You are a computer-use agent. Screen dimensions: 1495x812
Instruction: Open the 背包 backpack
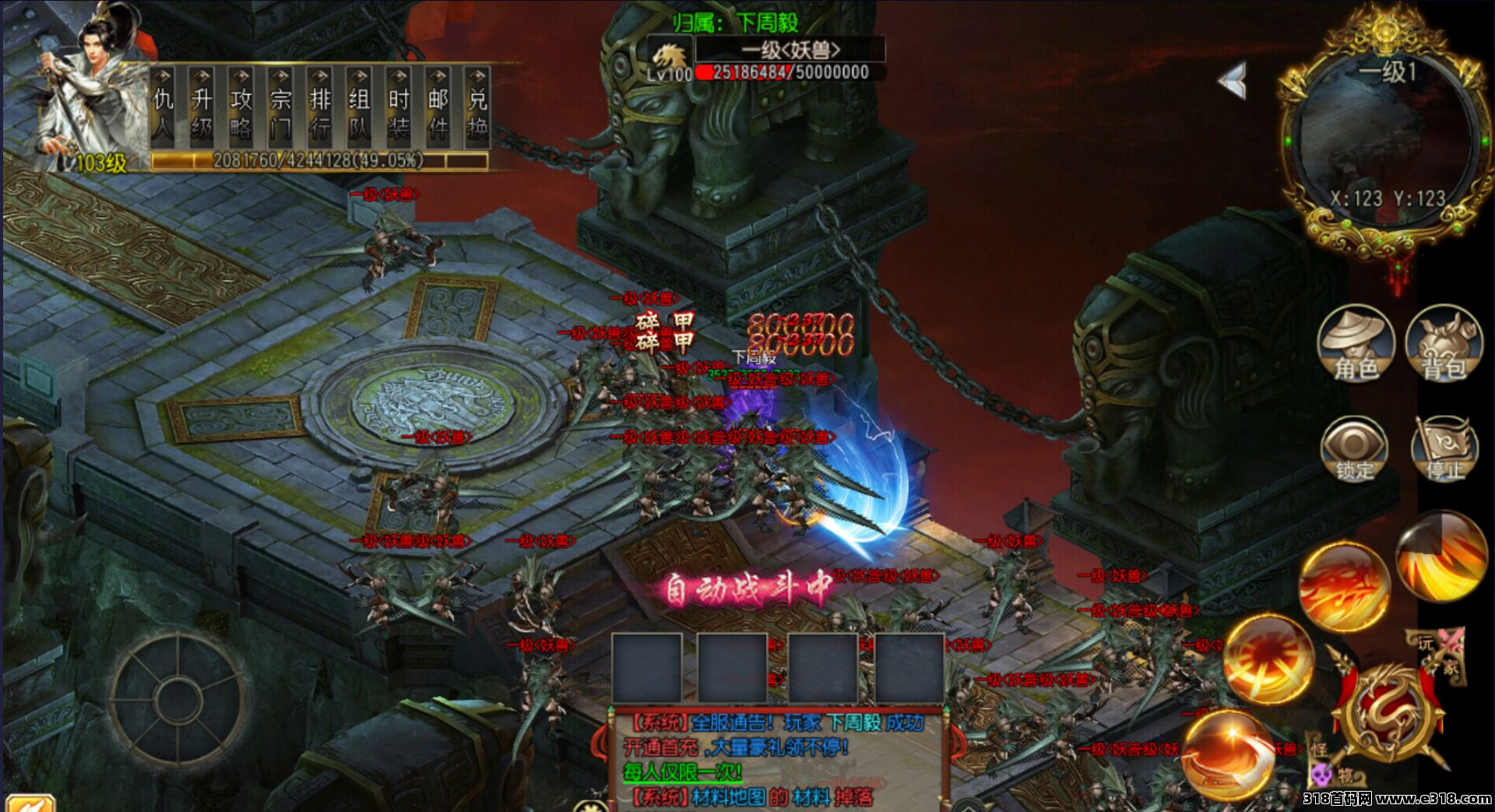point(1444,344)
